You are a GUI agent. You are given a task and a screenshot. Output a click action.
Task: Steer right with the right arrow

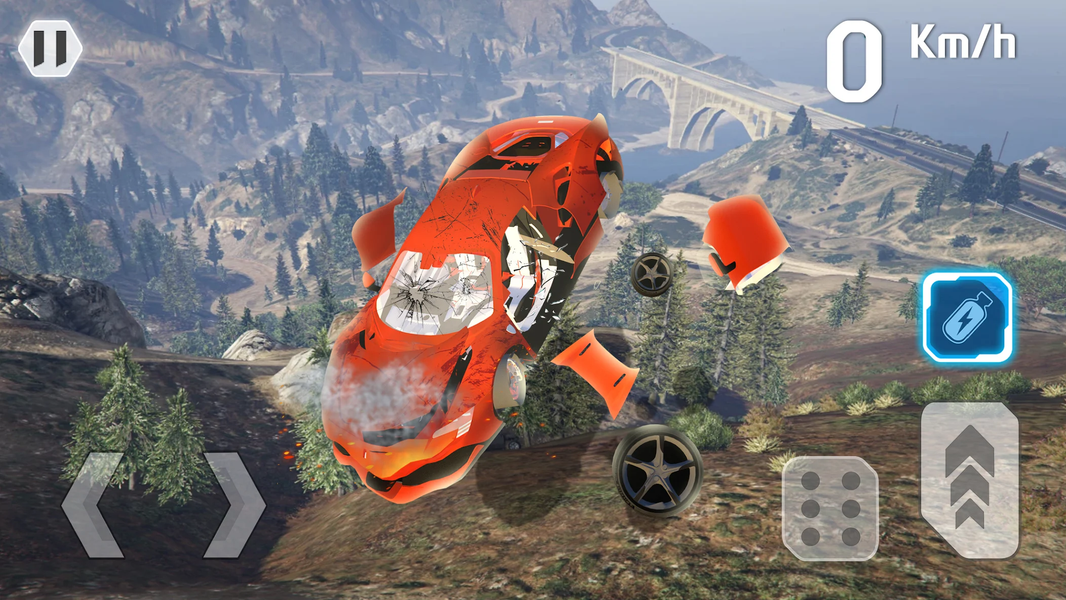click(x=234, y=505)
